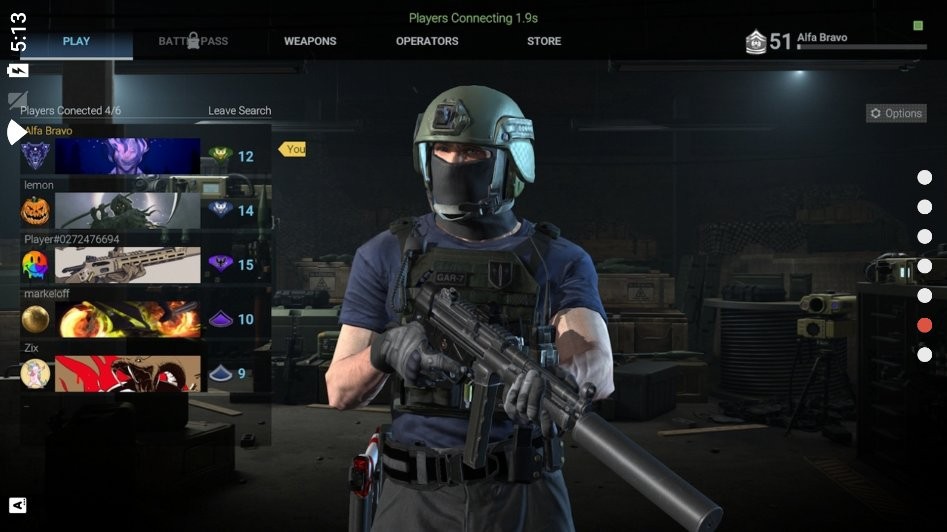947x532 pixels.
Task: Click the white arrow overlay icon
Action: coord(17,132)
